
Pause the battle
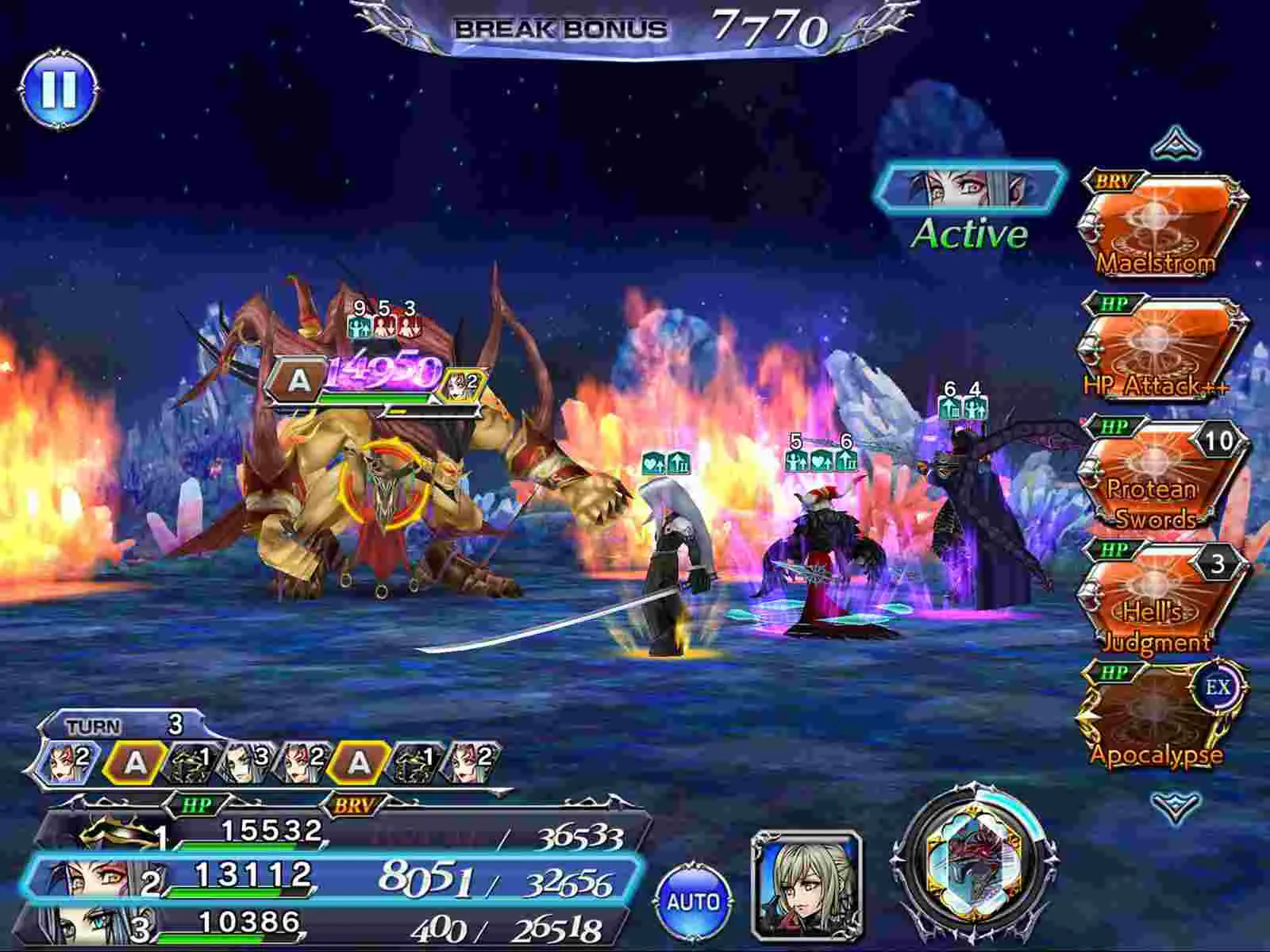[60, 87]
